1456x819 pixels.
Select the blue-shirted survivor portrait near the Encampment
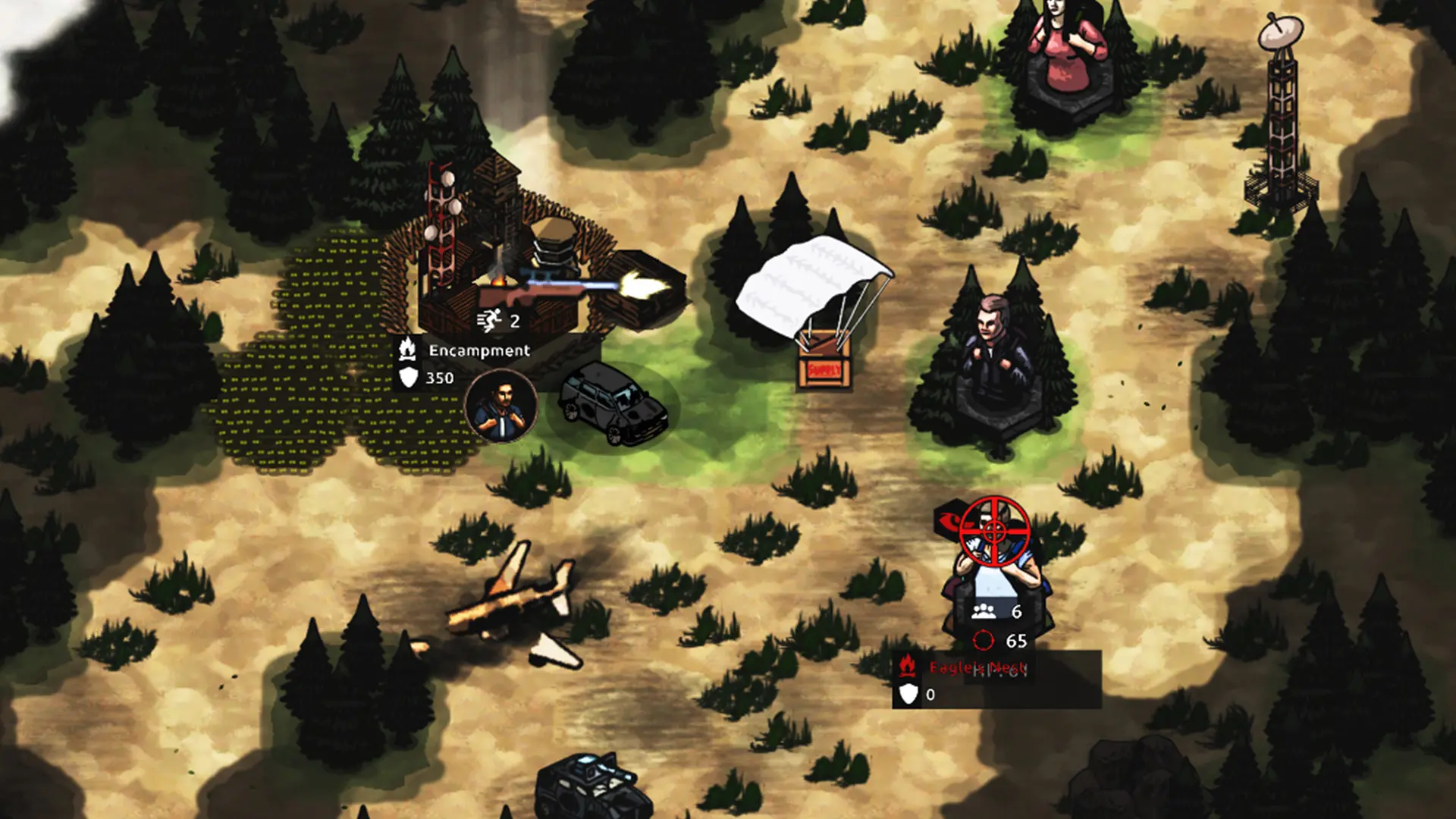pos(500,406)
